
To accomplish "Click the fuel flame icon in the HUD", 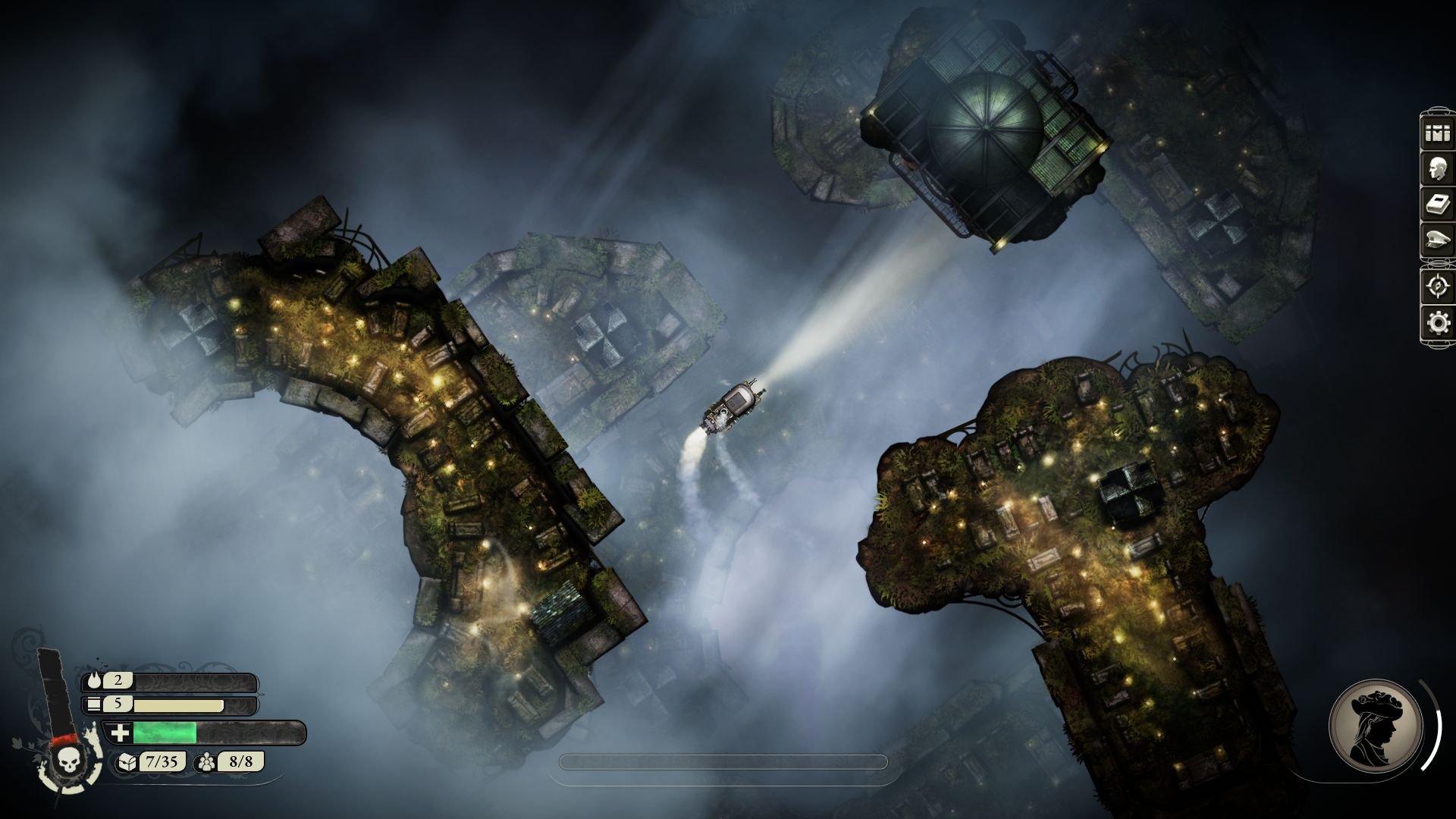I will pos(94,682).
